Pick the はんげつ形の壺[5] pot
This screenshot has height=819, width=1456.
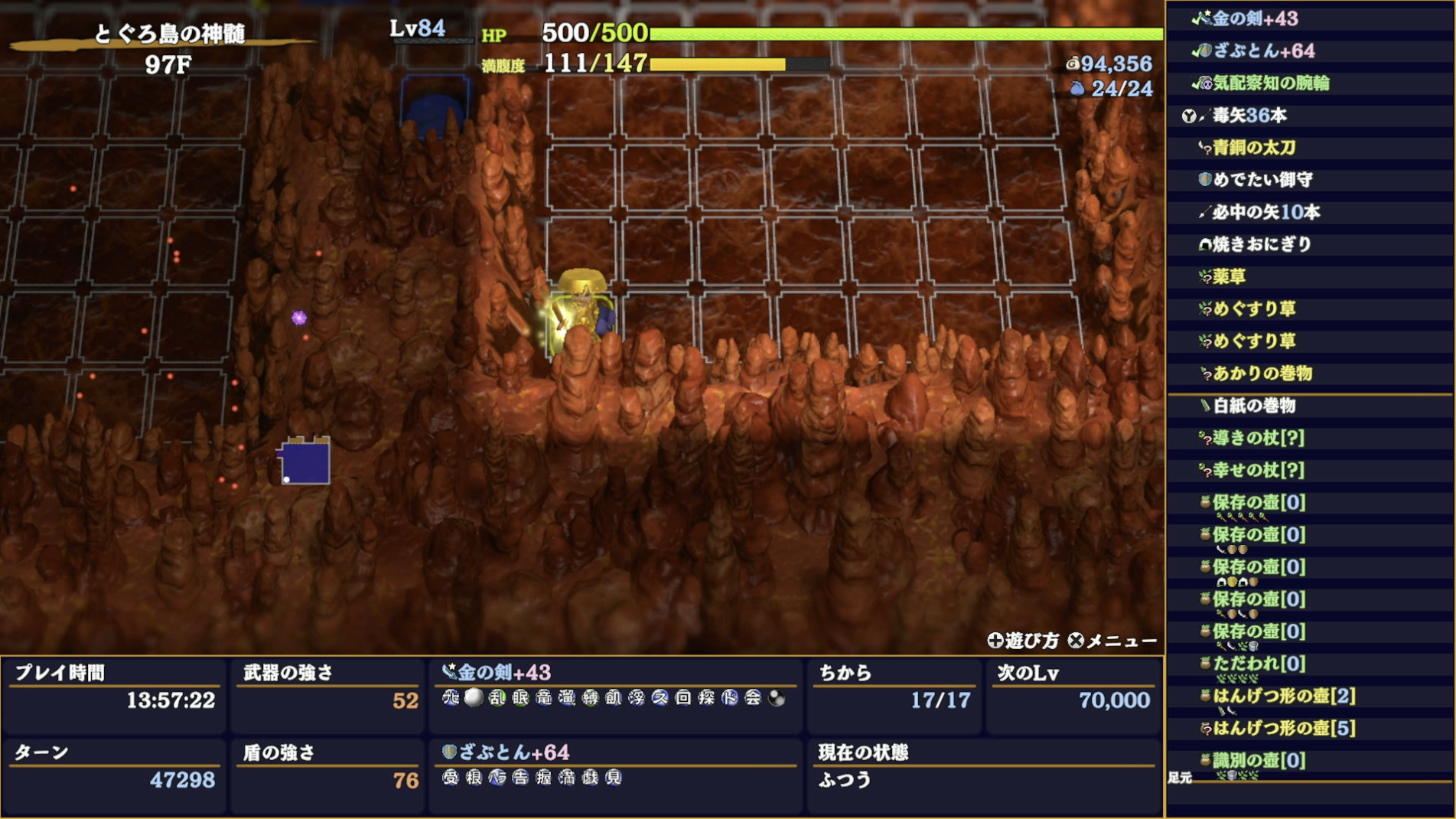tap(1283, 728)
